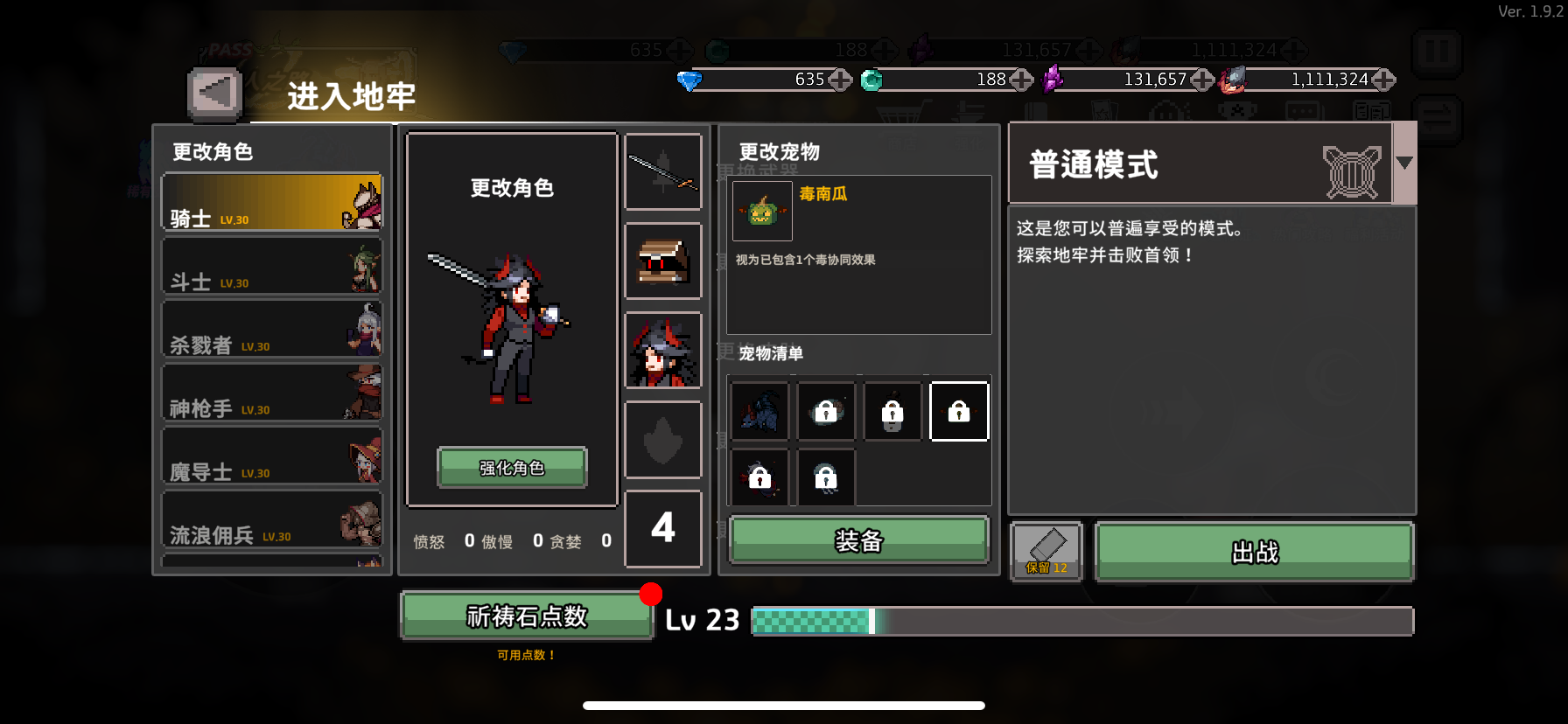Click the pause icon at top right
Viewport: 1568px width, 724px height.
(x=1438, y=53)
